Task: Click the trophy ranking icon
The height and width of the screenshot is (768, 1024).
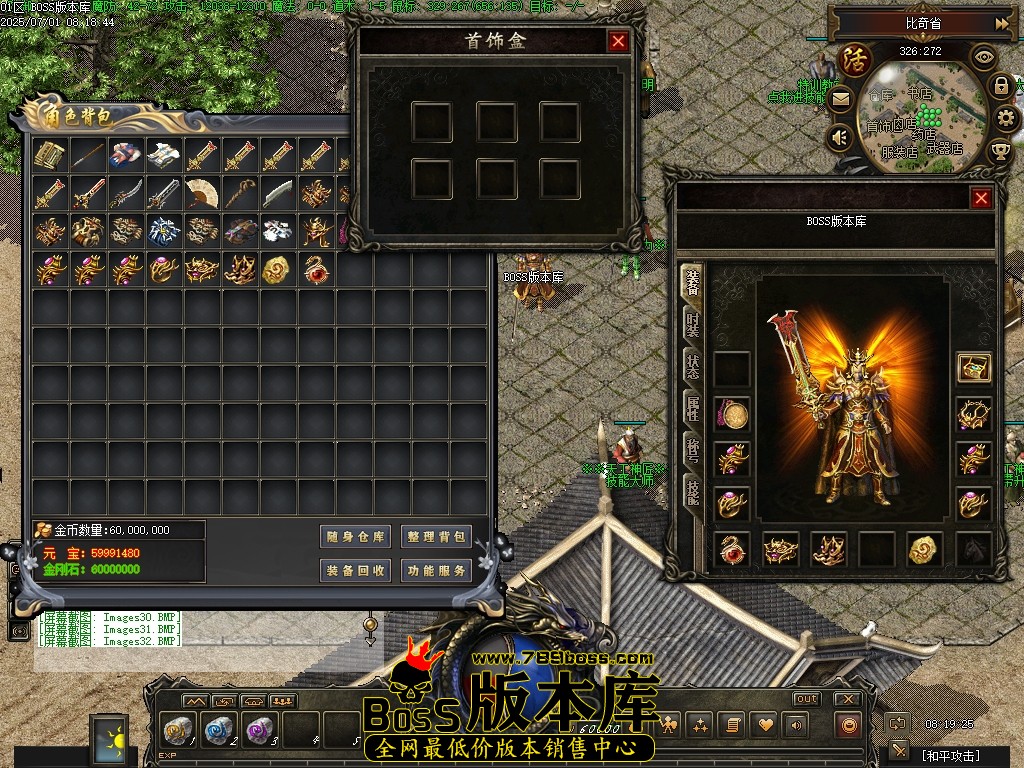Action: click(x=1000, y=151)
